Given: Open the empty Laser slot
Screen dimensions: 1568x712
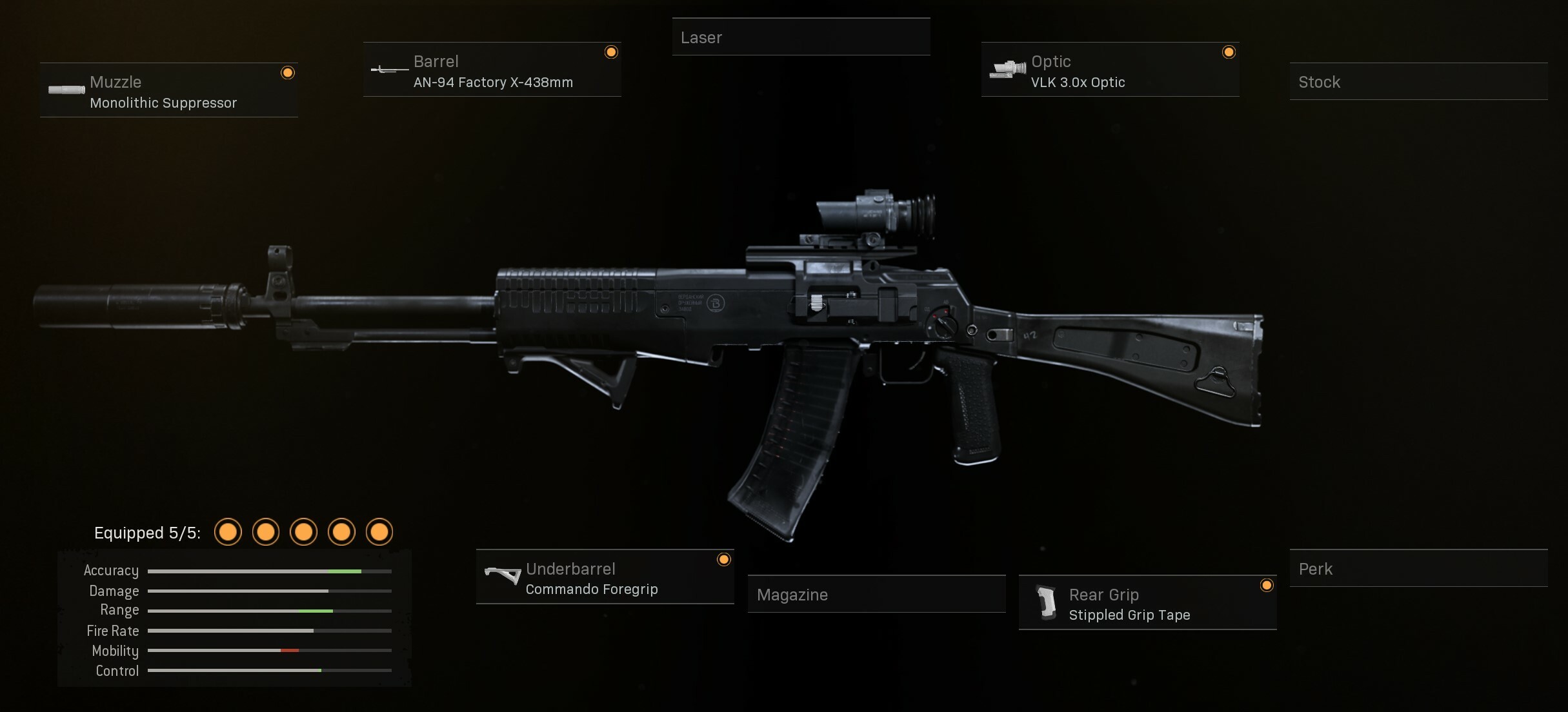Looking at the screenshot, I should [x=800, y=37].
